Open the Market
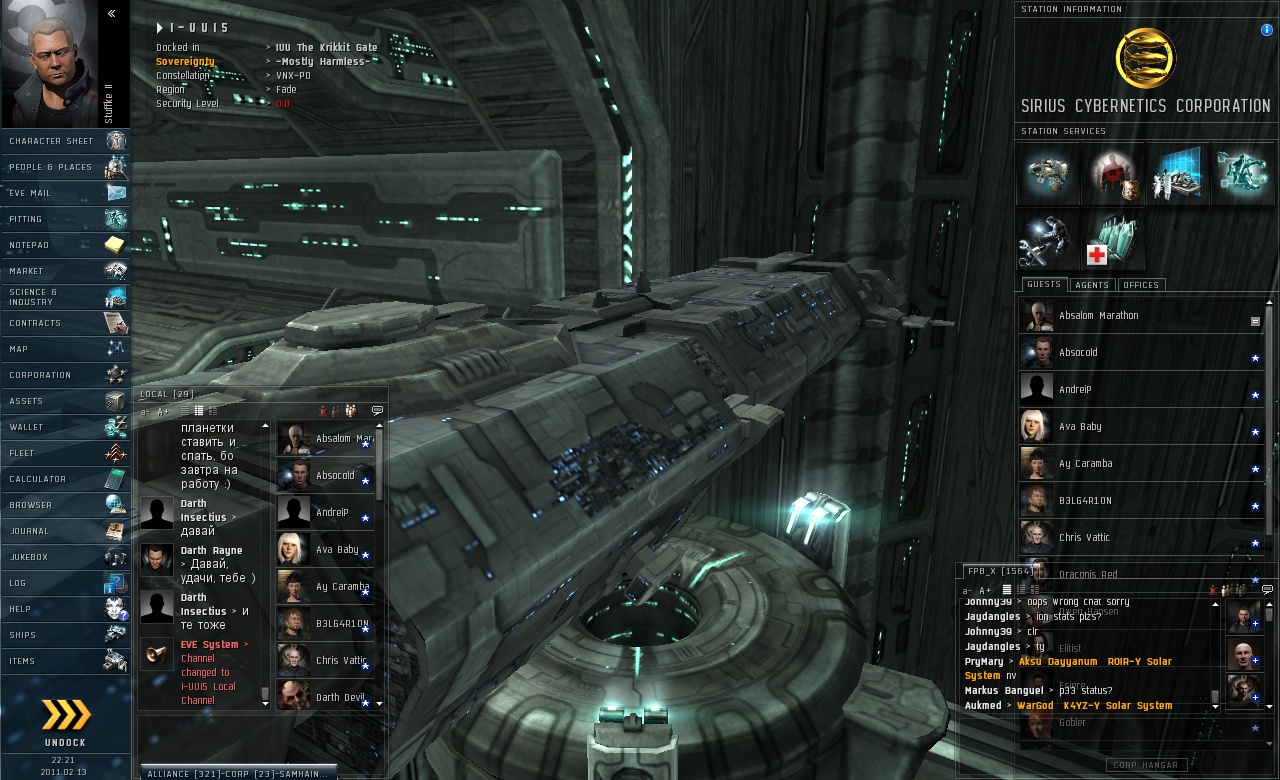The width and height of the screenshot is (1280, 780). click(65, 271)
